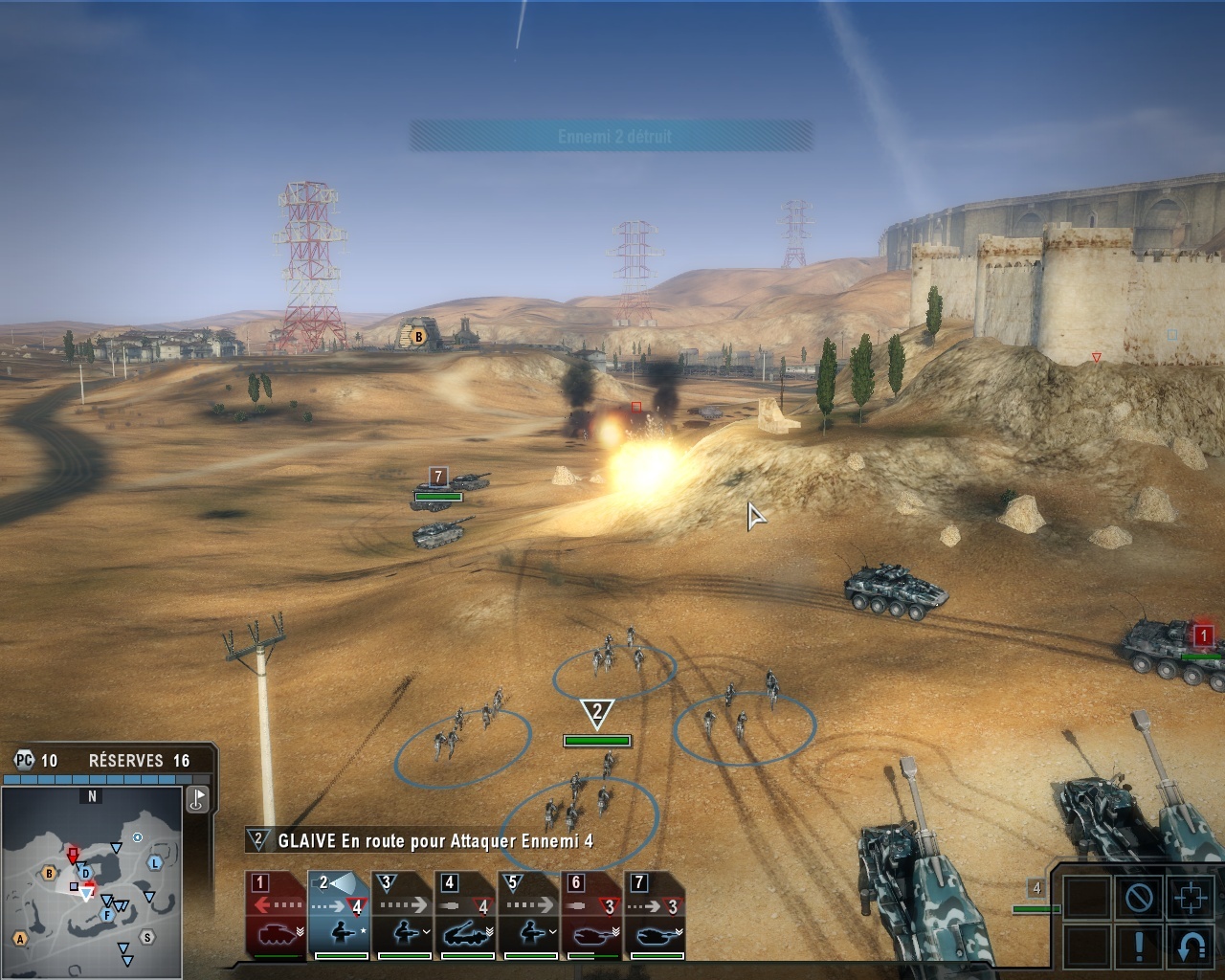The width and height of the screenshot is (1225, 980).
Task: Toggle the flag button beside minimap
Action: tap(197, 799)
